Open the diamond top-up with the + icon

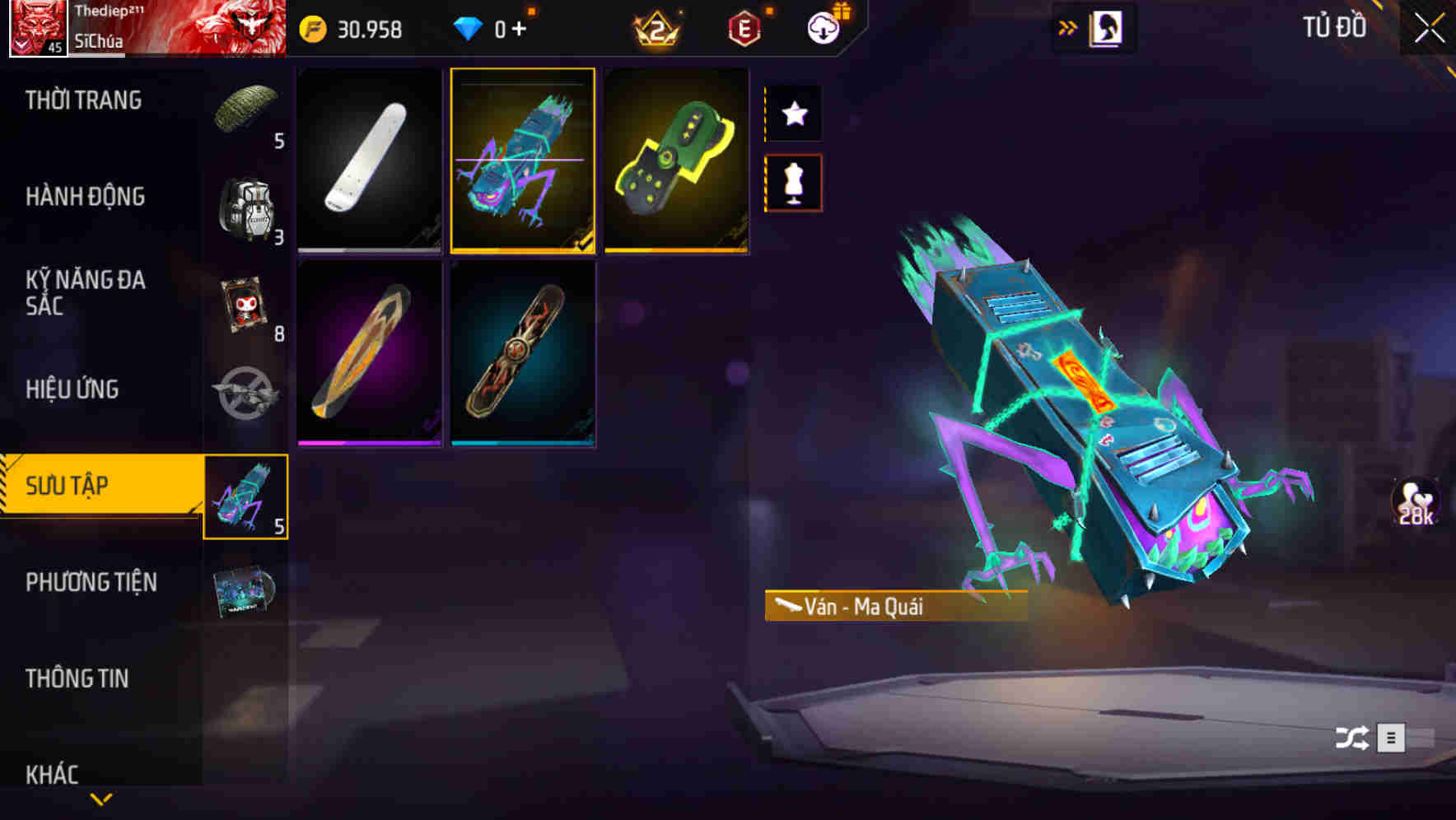(519, 30)
